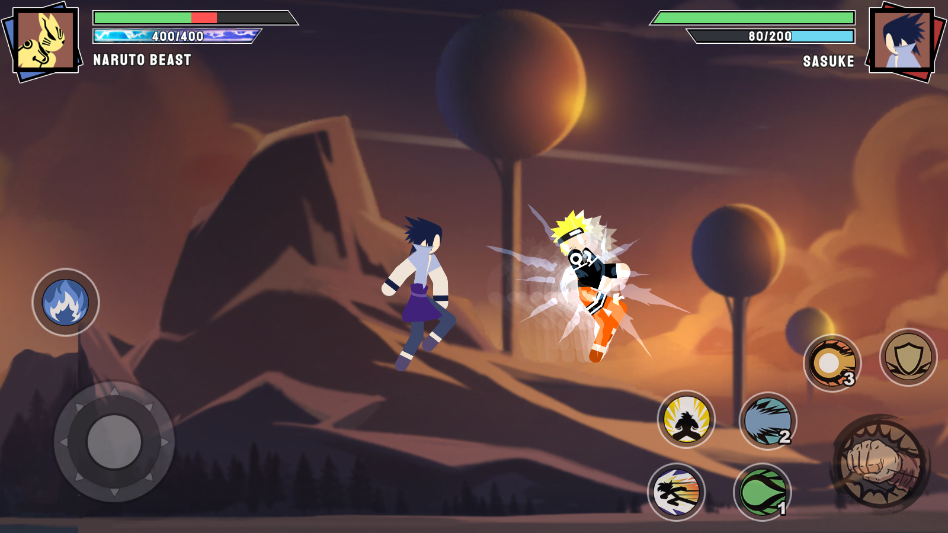Activate the yellow power-up transformation skill
This screenshot has width=948, height=533.
coord(686,419)
